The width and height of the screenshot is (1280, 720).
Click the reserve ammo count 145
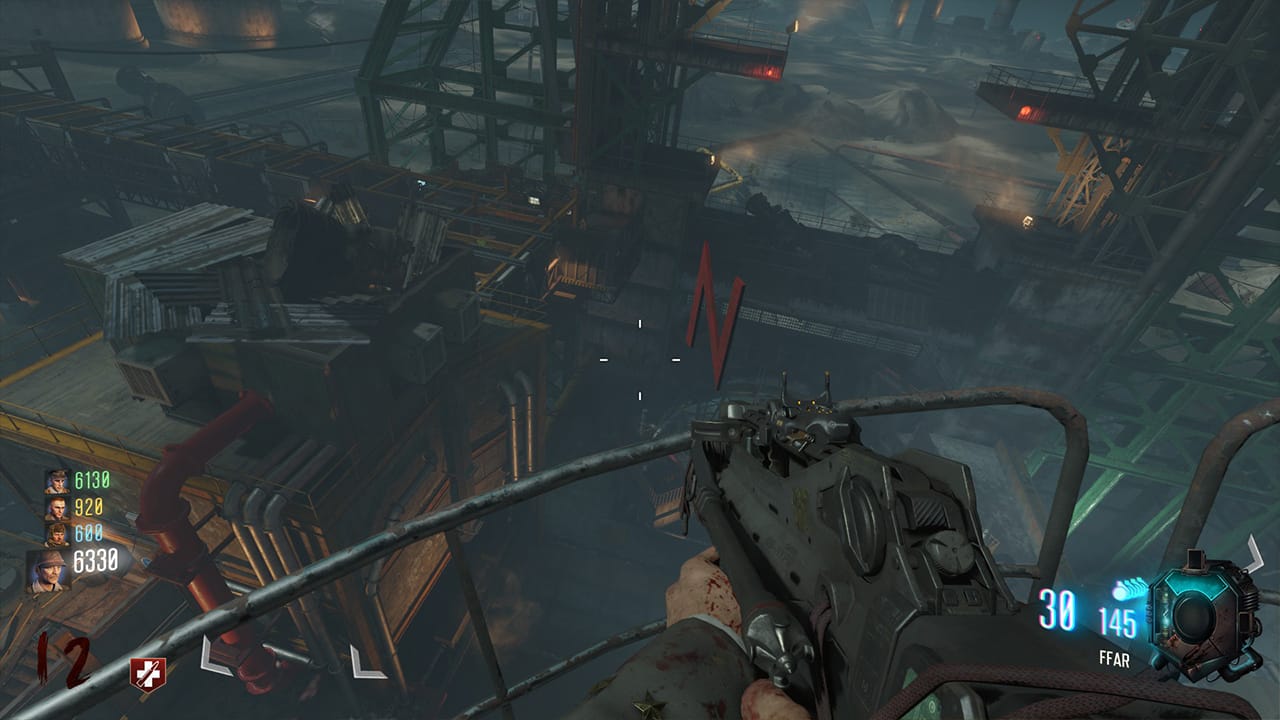1117,621
